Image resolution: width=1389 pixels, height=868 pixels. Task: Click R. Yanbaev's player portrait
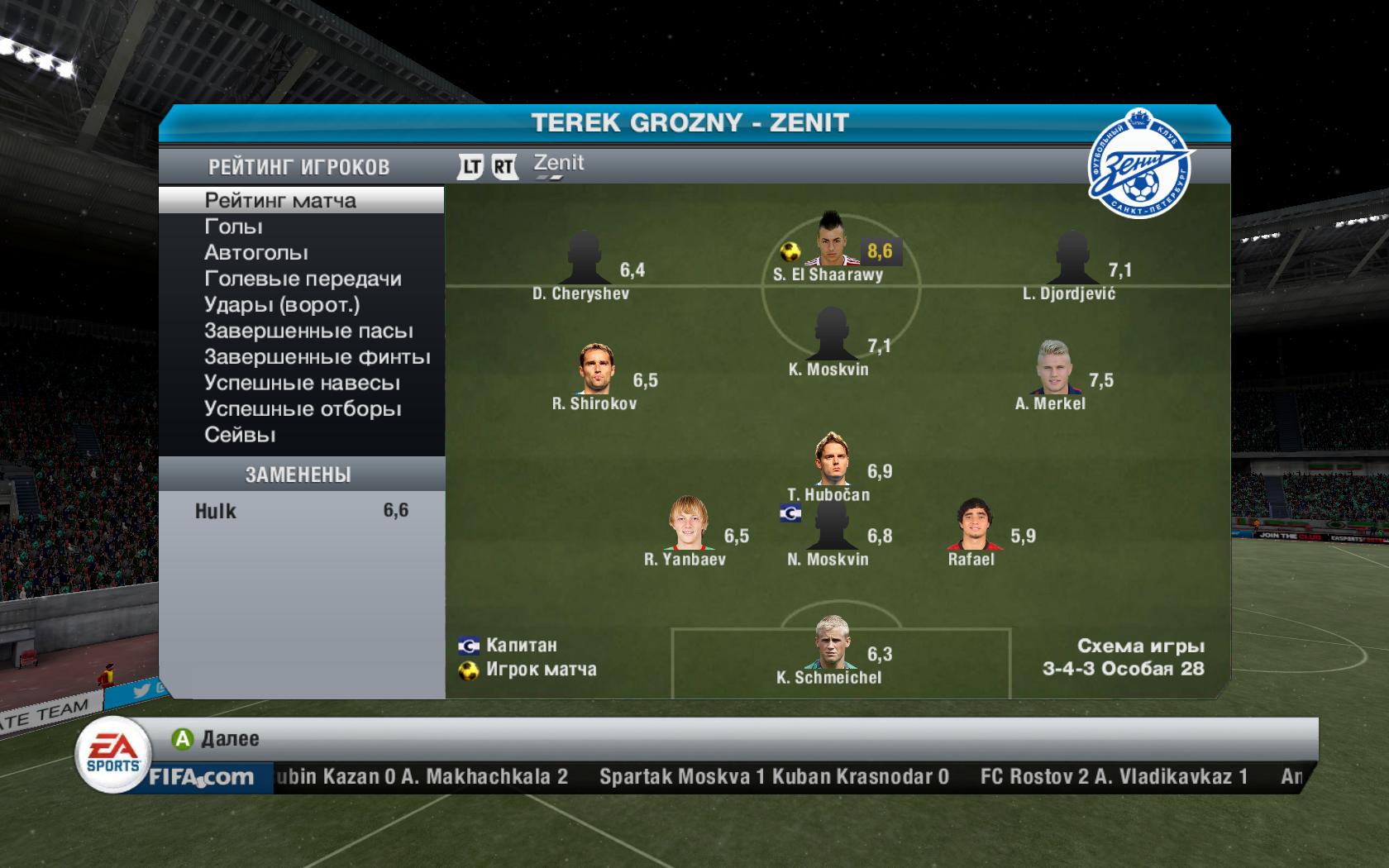tap(689, 524)
